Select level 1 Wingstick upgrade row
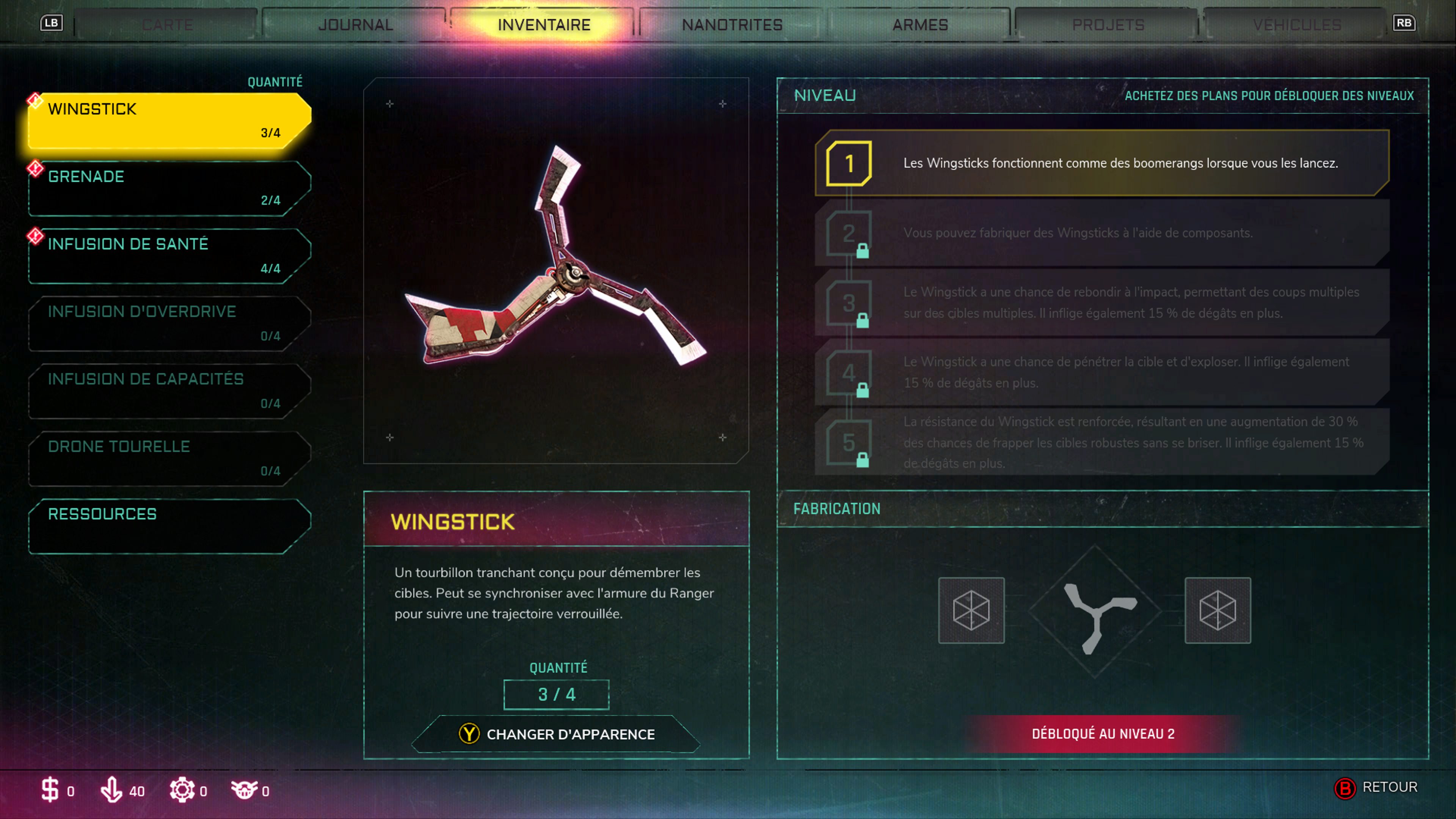 tap(1102, 163)
